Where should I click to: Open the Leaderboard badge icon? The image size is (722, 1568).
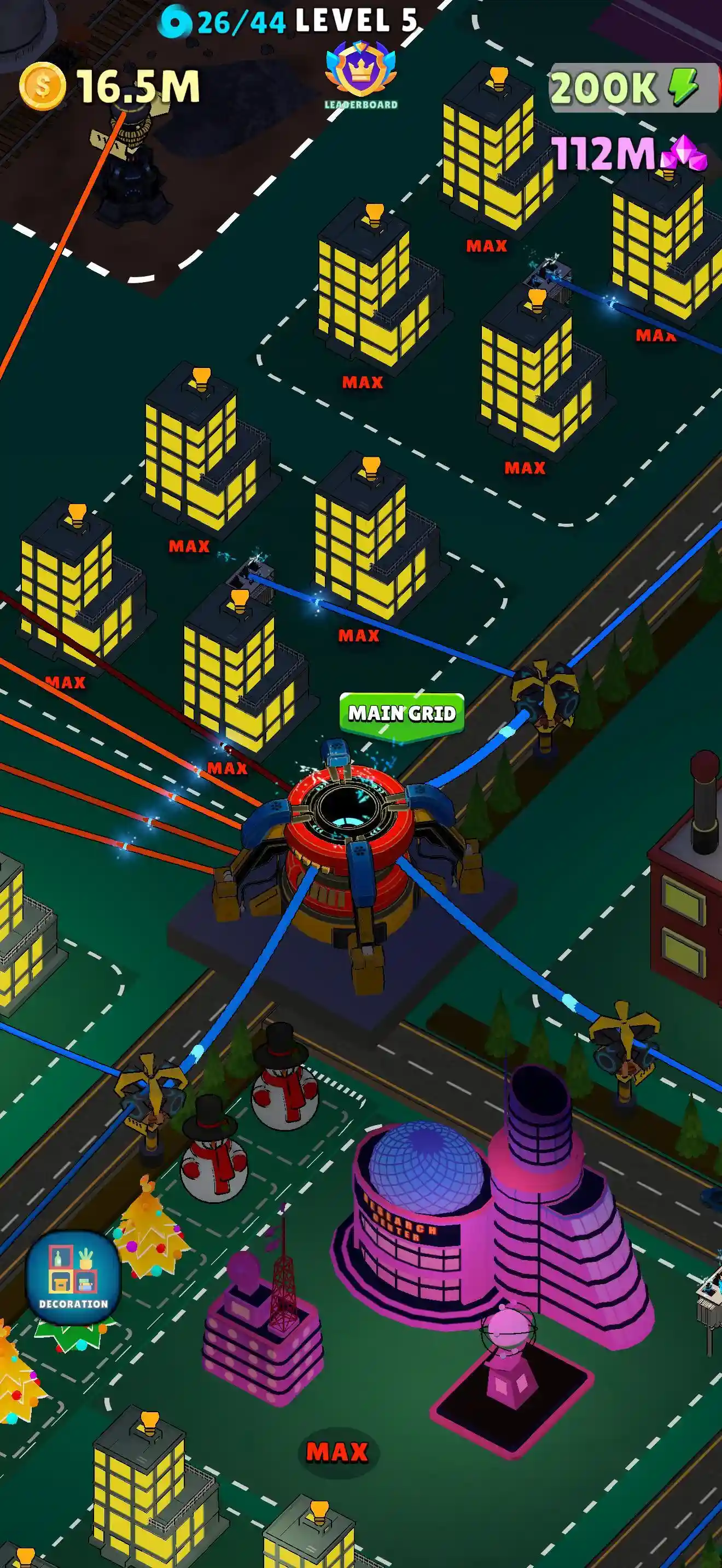coord(360,69)
